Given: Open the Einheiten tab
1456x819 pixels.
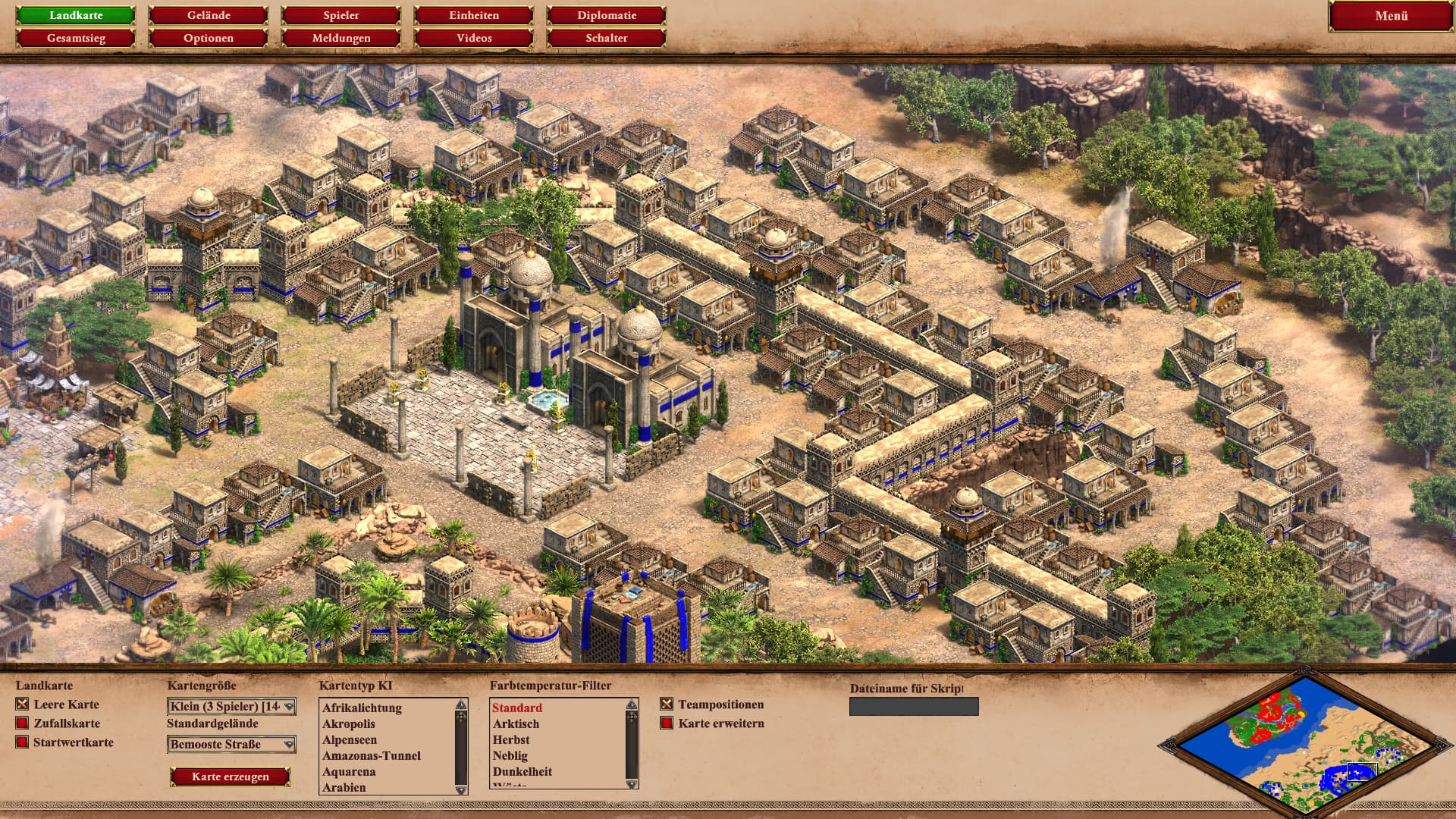Looking at the screenshot, I should pos(474,15).
